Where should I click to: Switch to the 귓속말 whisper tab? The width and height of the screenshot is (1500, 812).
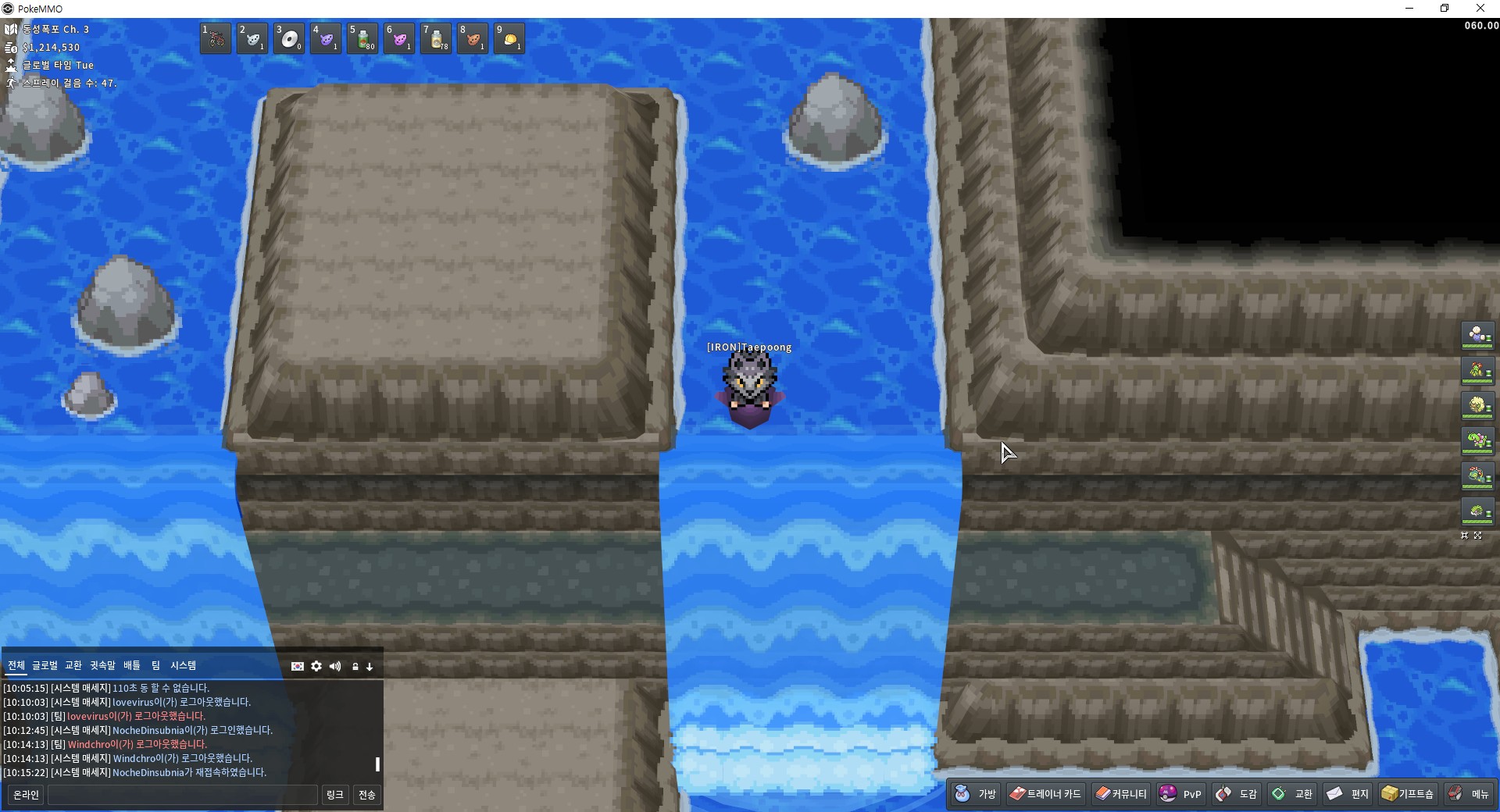coord(102,665)
